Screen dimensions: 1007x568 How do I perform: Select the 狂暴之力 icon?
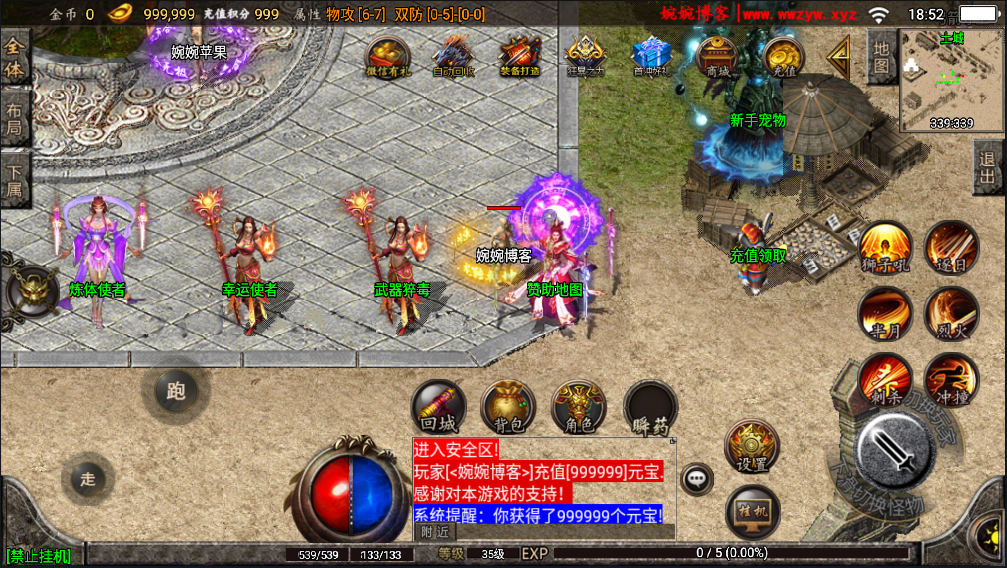(x=586, y=55)
